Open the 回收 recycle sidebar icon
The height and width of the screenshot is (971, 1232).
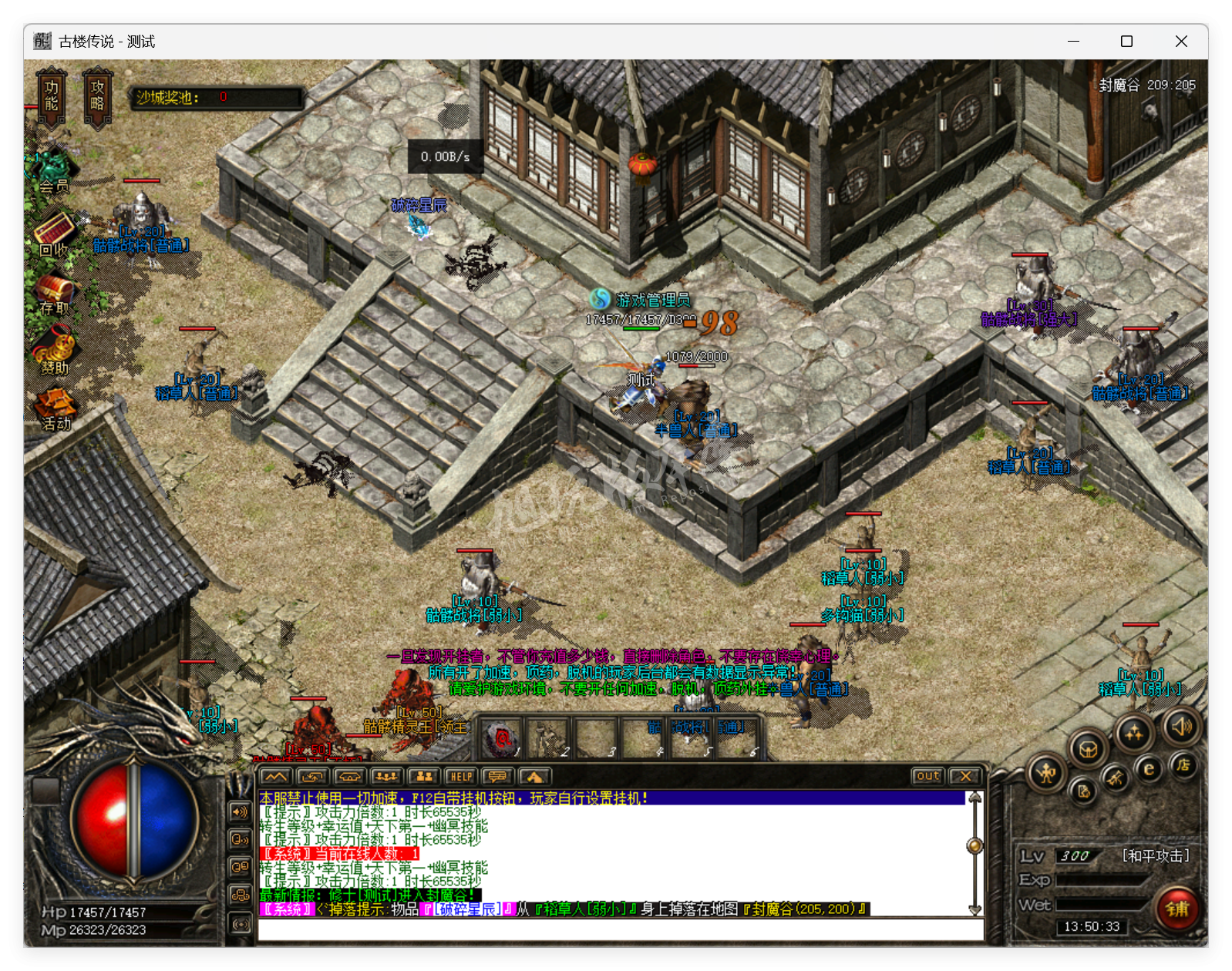[54, 231]
